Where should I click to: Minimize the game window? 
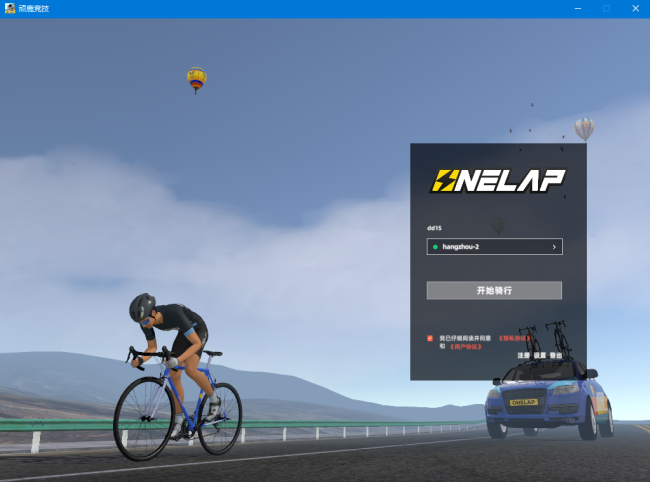[578, 8]
